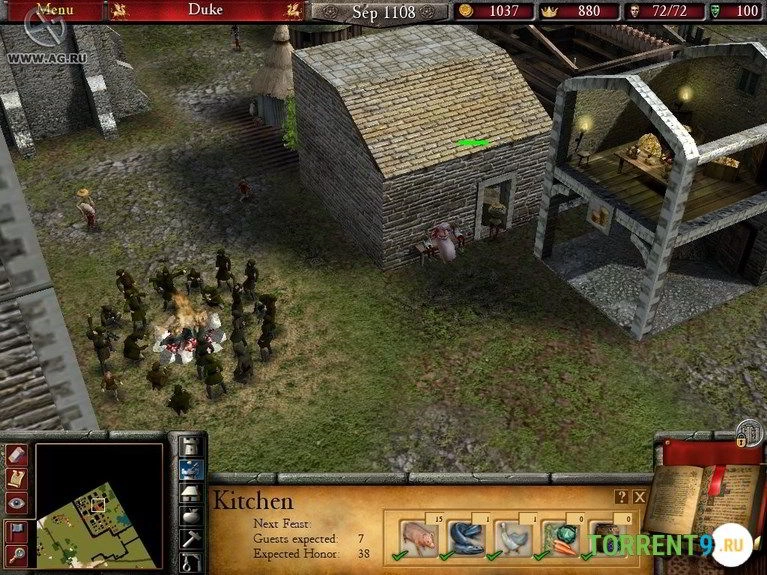Activate the magnifying glass icon
Screen dimensions: 767x575
(x=17, y=553)
